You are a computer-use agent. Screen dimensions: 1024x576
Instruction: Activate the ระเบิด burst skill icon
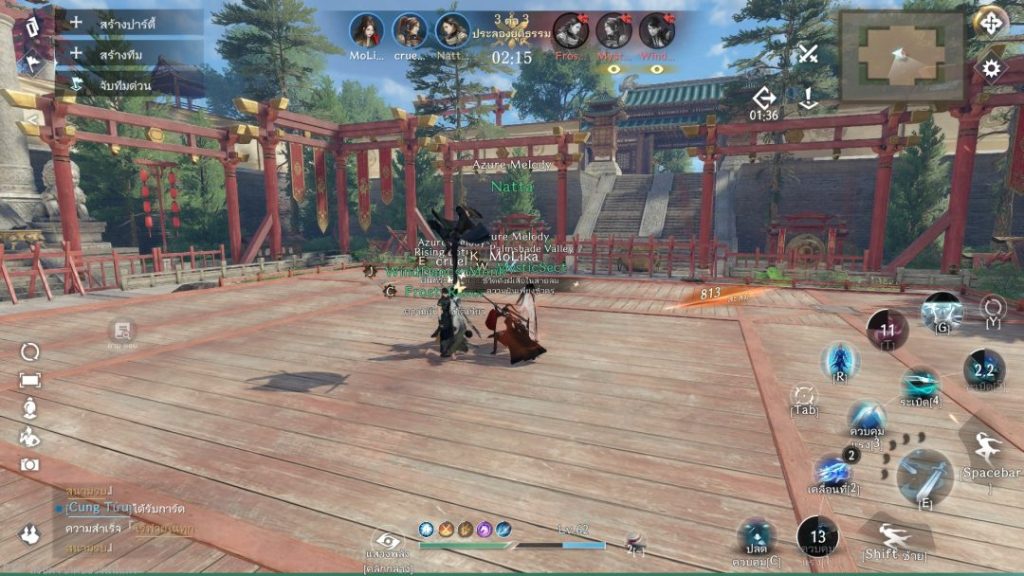(x=919, y=384)
